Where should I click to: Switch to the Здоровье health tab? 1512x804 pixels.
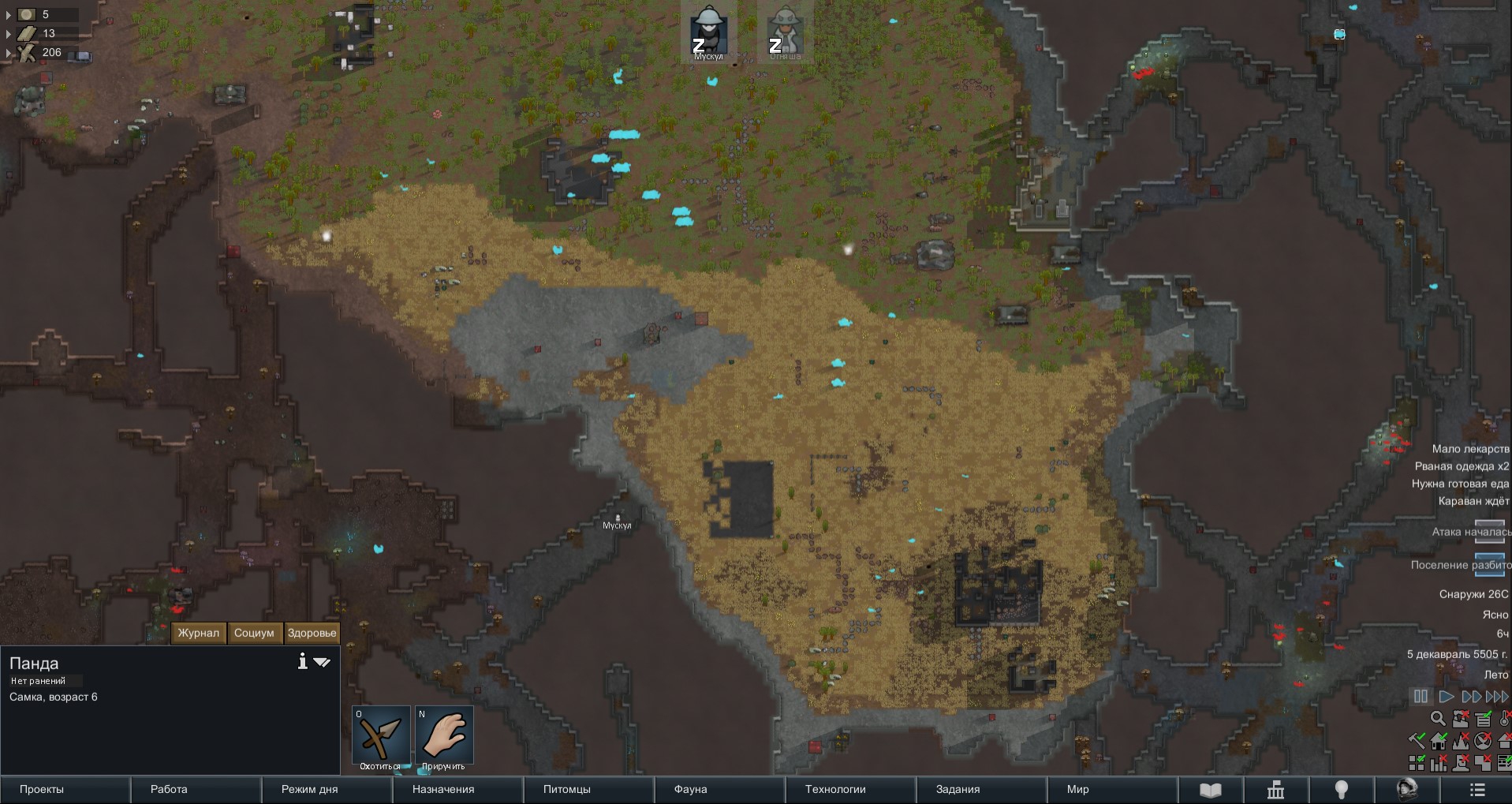click(312, 633)
